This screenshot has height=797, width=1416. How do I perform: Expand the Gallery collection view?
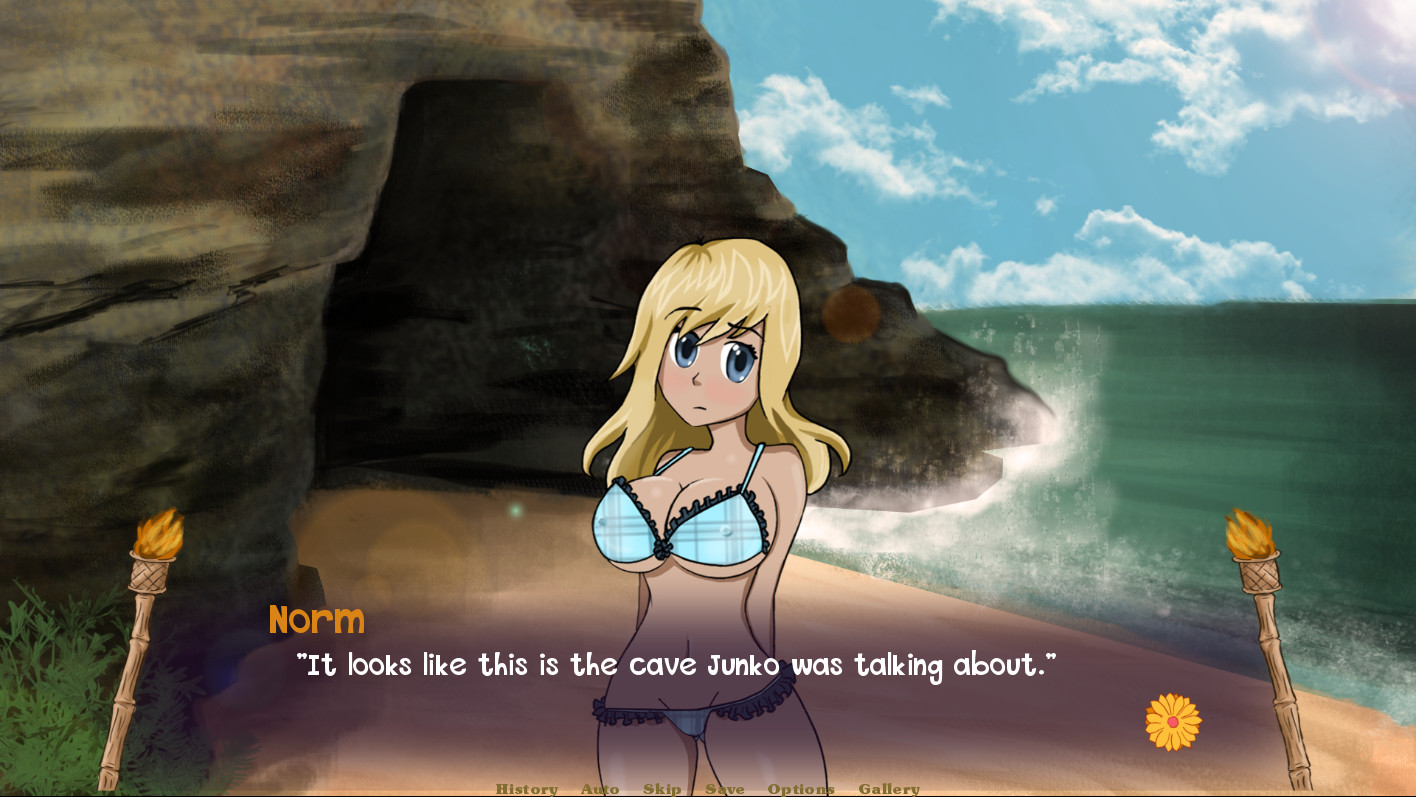pyautogui.click(x=889, y=789)
